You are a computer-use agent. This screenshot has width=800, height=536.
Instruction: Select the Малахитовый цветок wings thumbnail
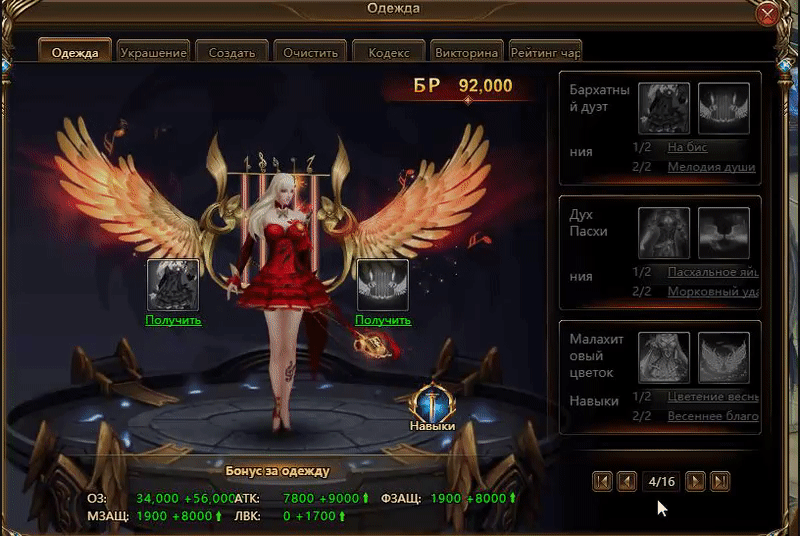(724, 358)
